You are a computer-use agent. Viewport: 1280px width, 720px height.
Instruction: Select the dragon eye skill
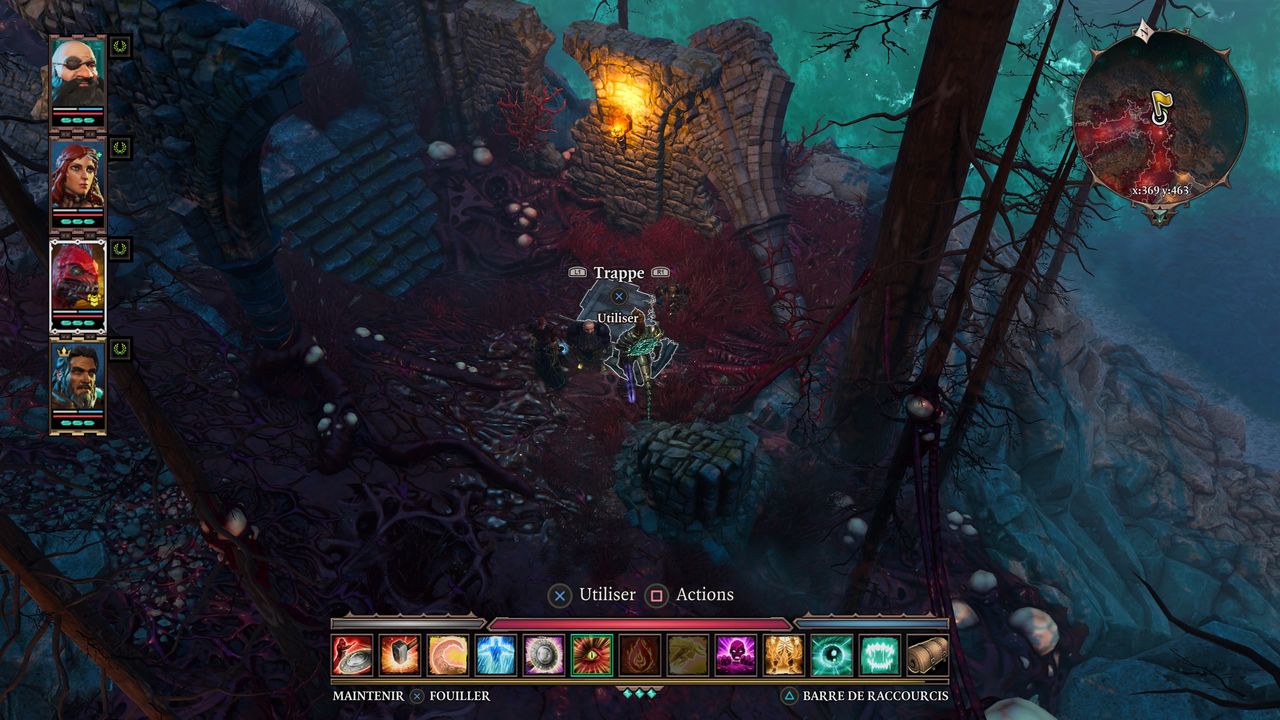click(x=592, y=655)
